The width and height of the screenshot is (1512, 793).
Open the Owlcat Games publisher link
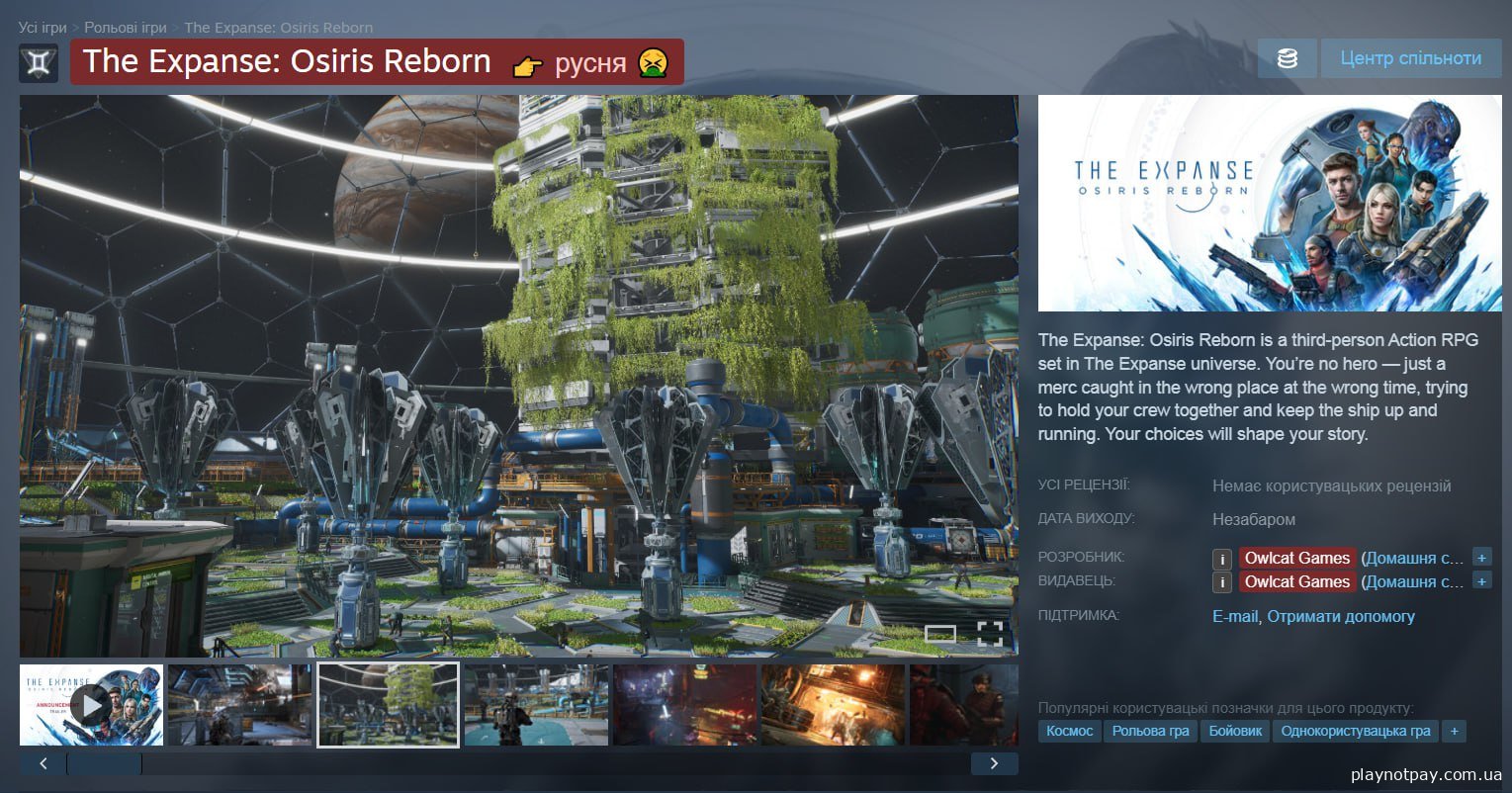[x=1296, y=581]
